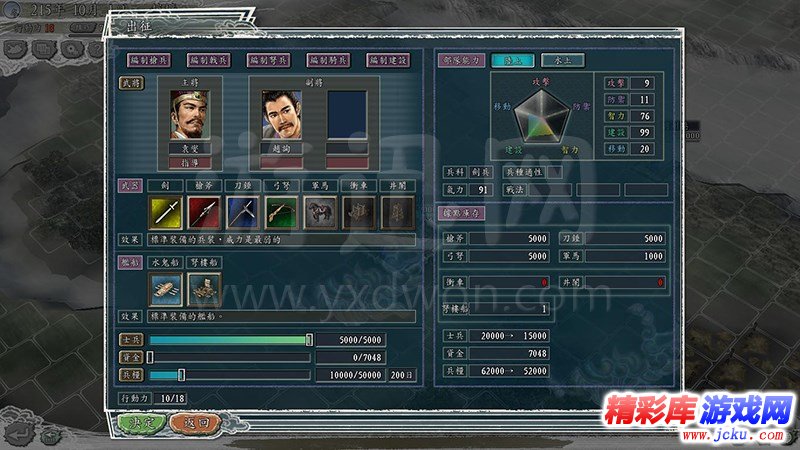Choose the 編制戟兵 formation button
The height and width of the screenshot is (450, 800).
coord(208,60)
